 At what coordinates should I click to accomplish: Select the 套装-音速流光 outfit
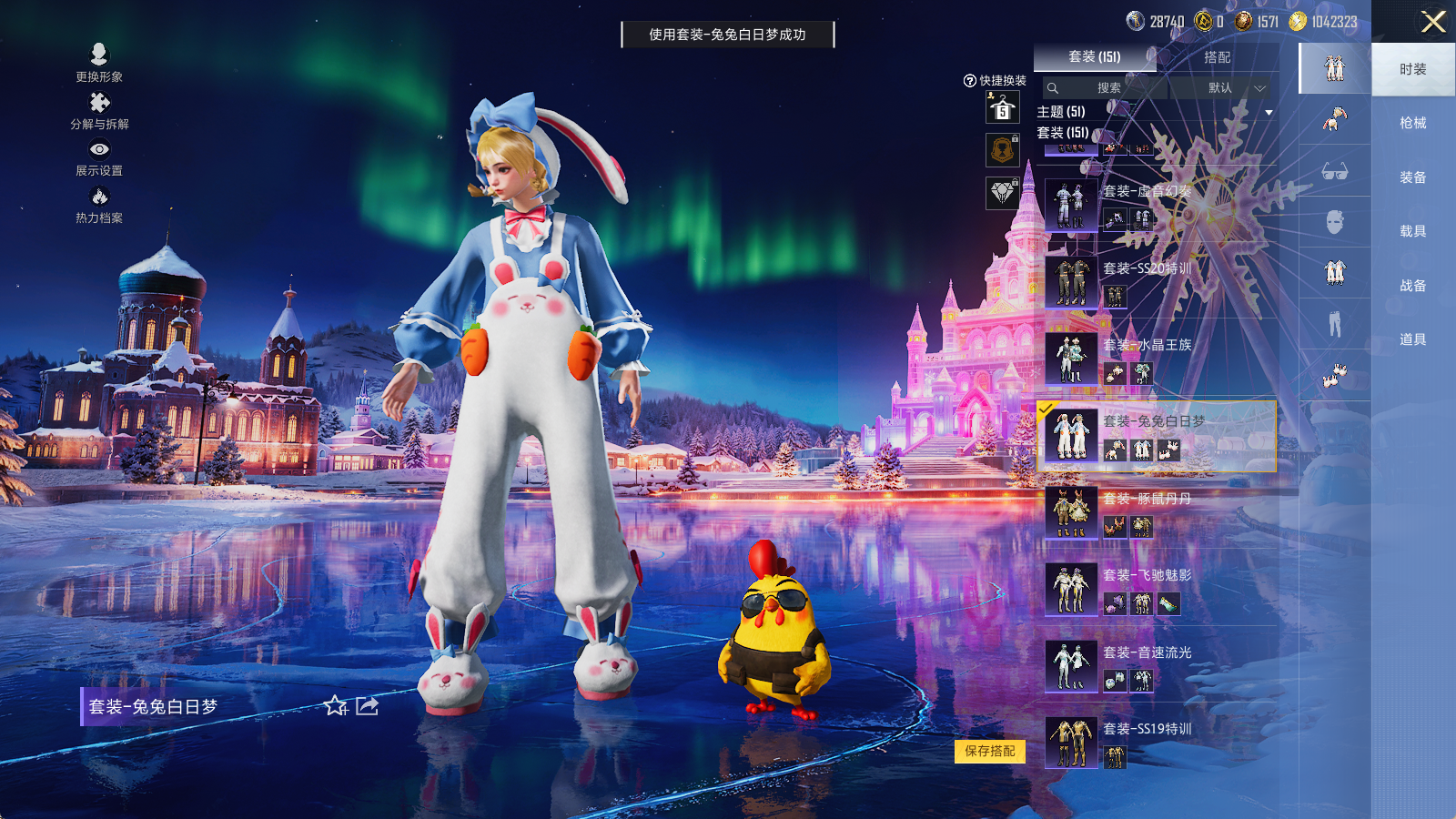pyautogui.click(x=1156, y=665)
